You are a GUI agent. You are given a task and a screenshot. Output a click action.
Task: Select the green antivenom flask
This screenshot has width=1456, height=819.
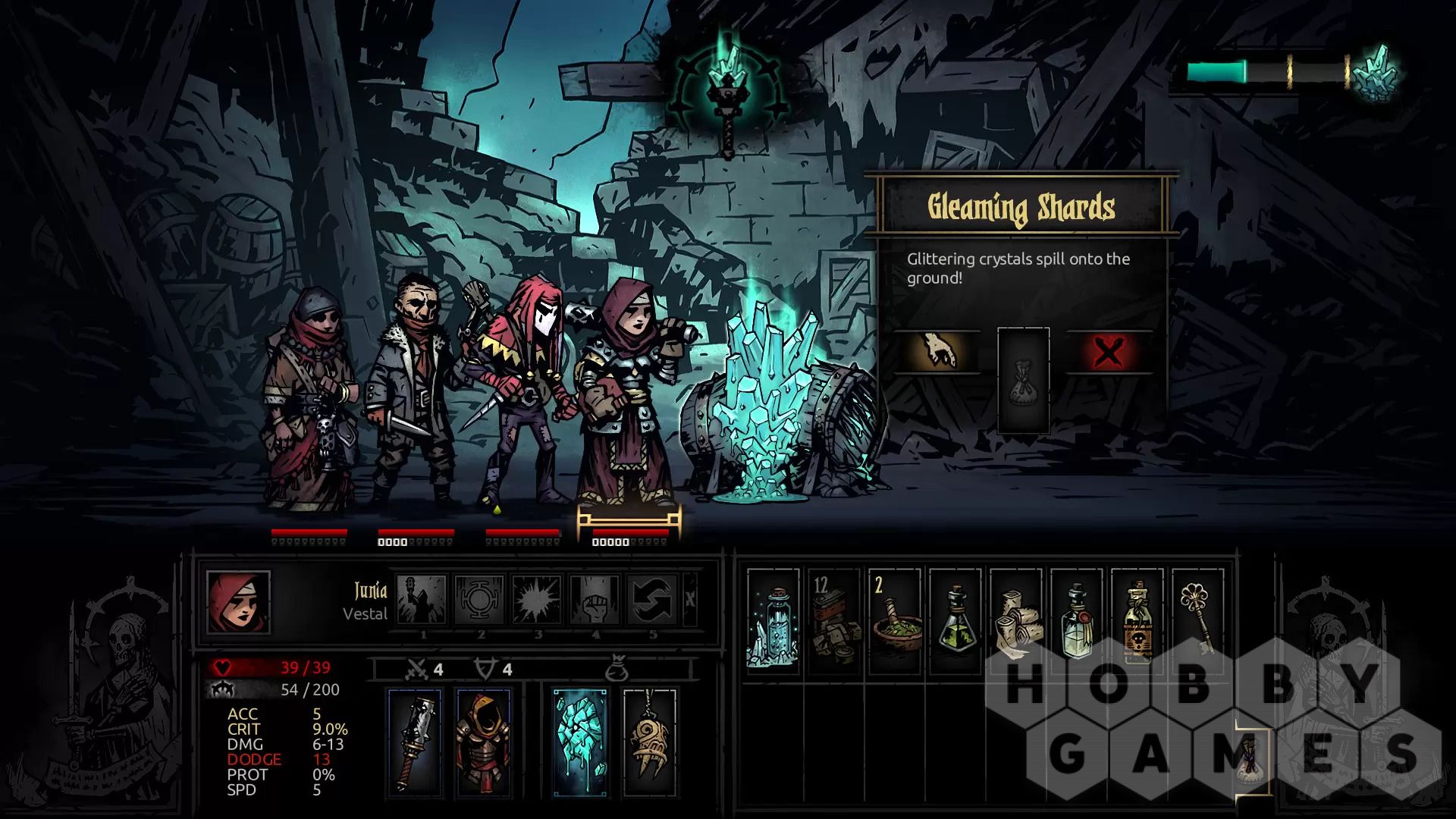pos(955,622)
